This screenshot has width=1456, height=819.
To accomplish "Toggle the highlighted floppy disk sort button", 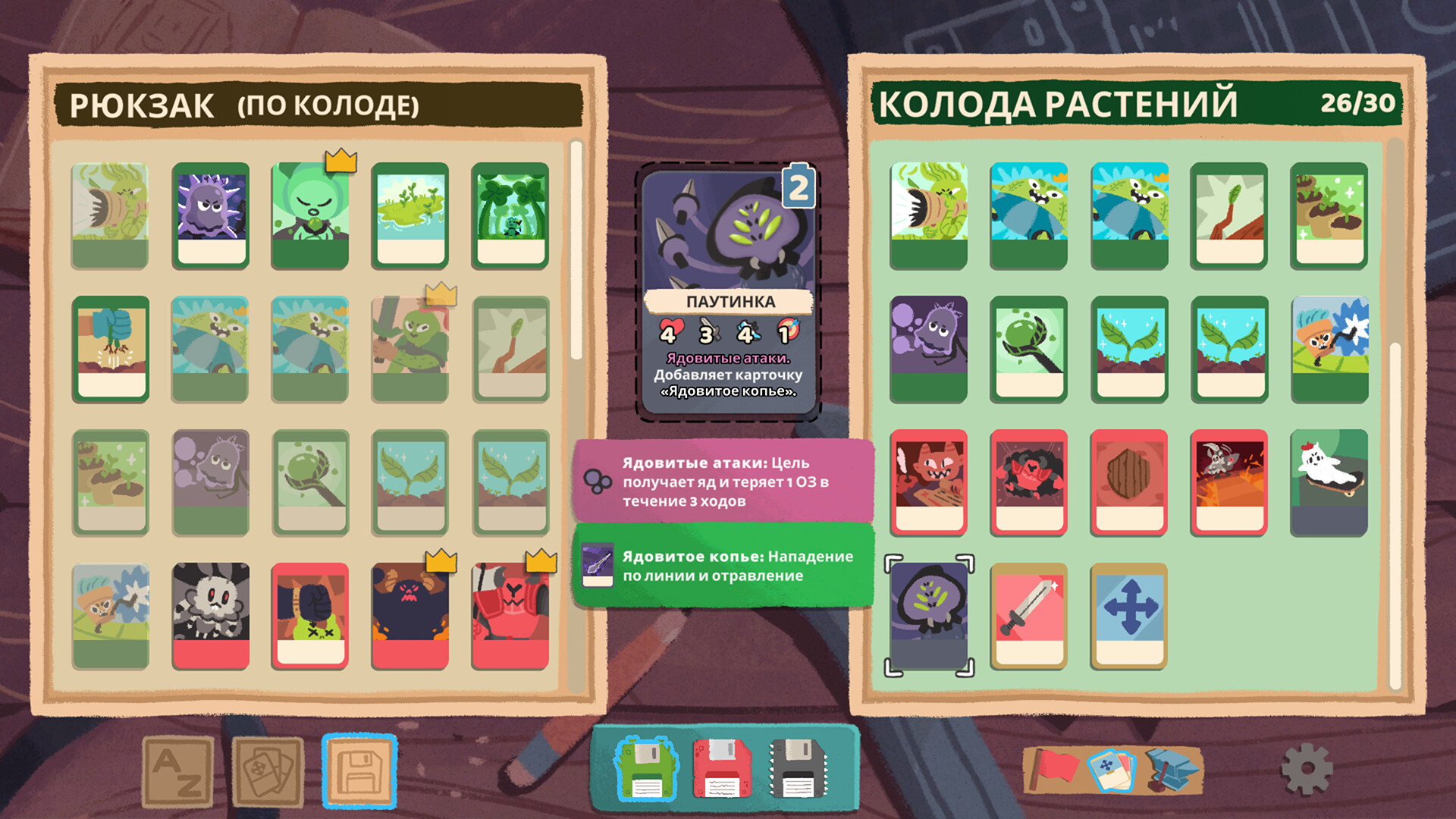I will click(359, 770).
